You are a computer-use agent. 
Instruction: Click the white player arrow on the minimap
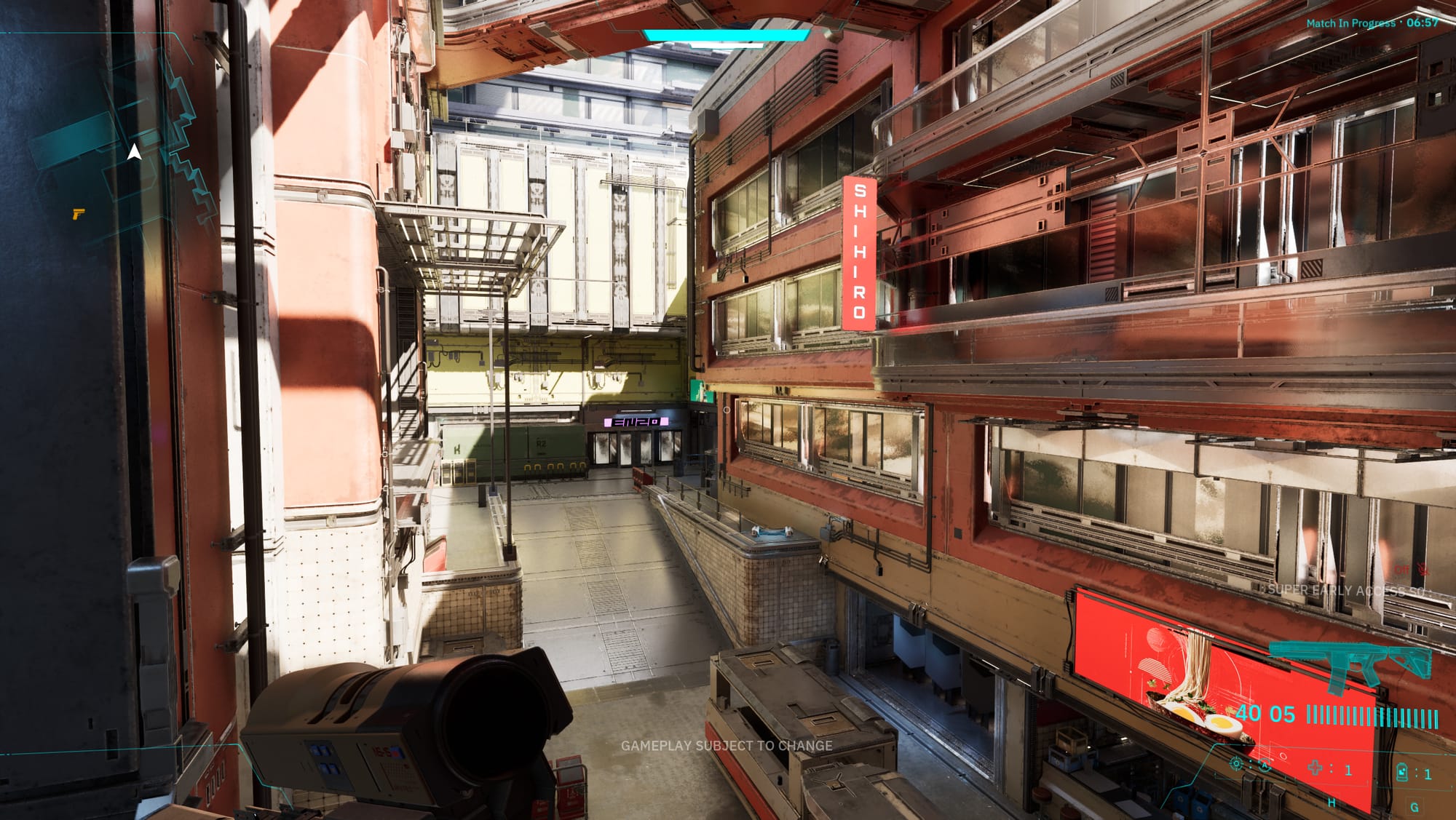pyautogui.click(x=135, y=152)
